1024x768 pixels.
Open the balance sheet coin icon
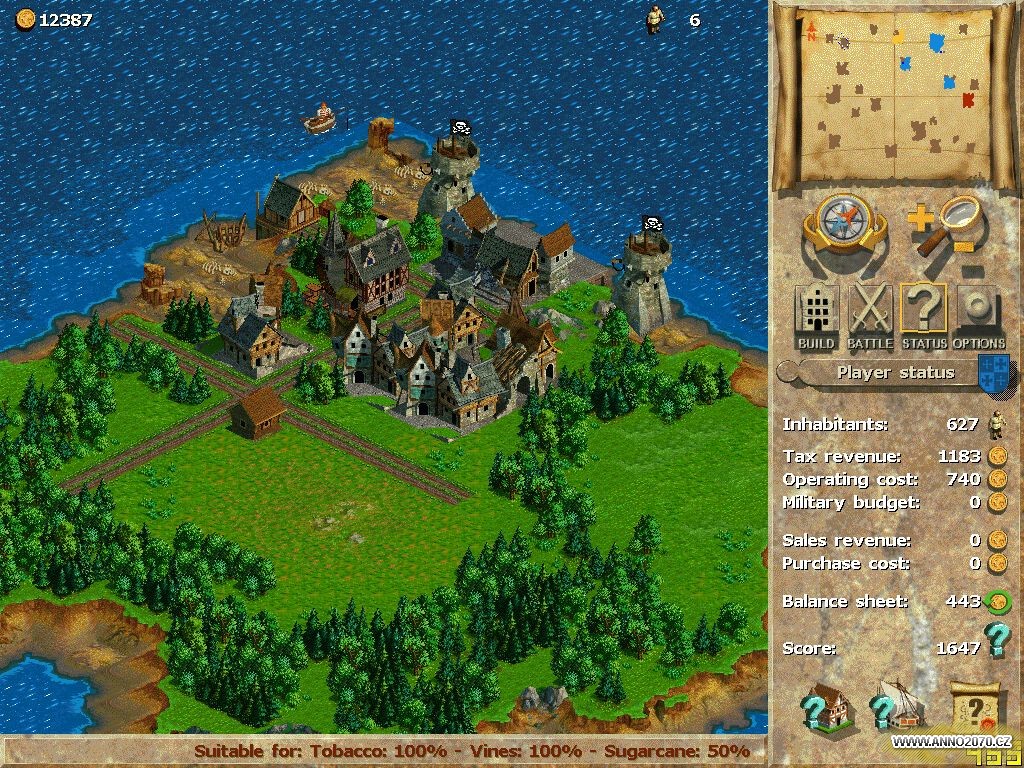(995, 602)
